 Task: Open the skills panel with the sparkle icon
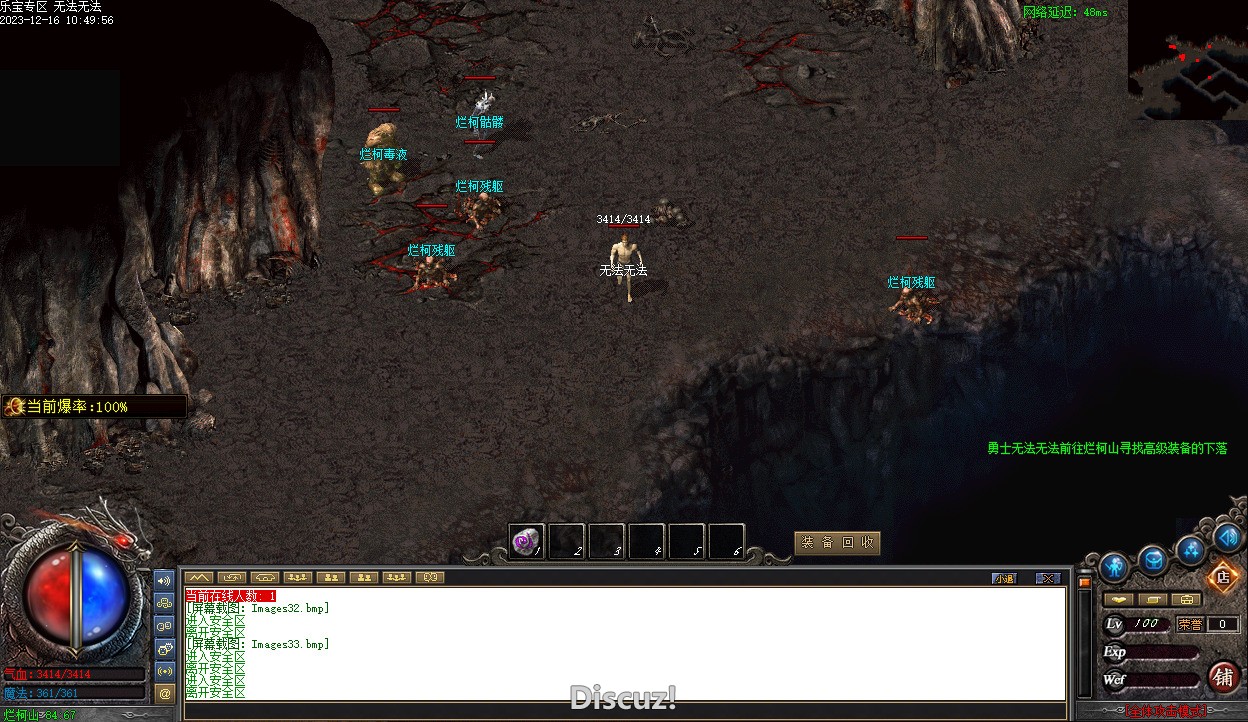[x=1191, y=549]
